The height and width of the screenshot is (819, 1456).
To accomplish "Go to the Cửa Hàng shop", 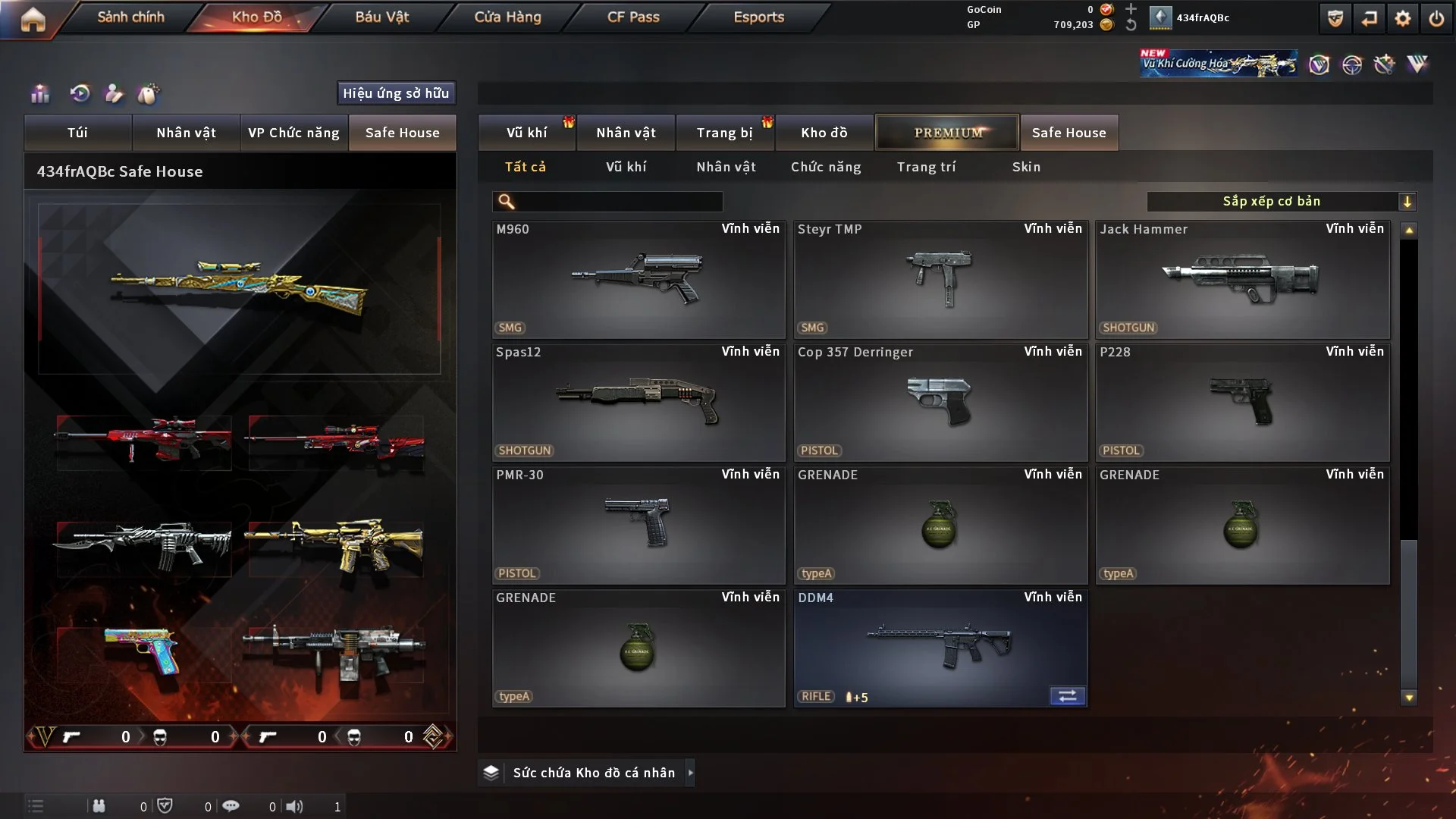I will (x=507, y=17).
